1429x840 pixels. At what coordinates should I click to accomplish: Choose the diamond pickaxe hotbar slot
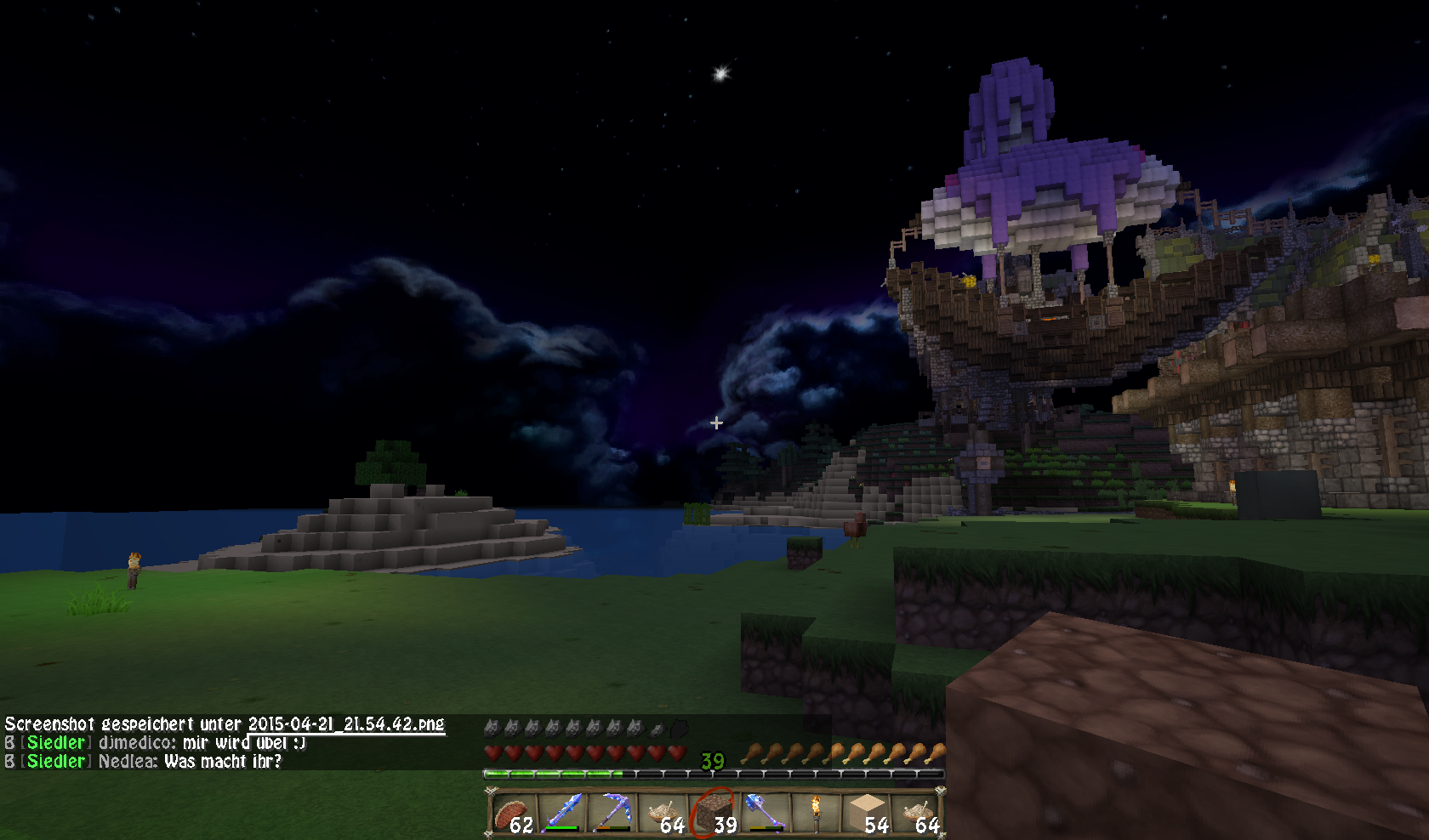coord(613,814)
